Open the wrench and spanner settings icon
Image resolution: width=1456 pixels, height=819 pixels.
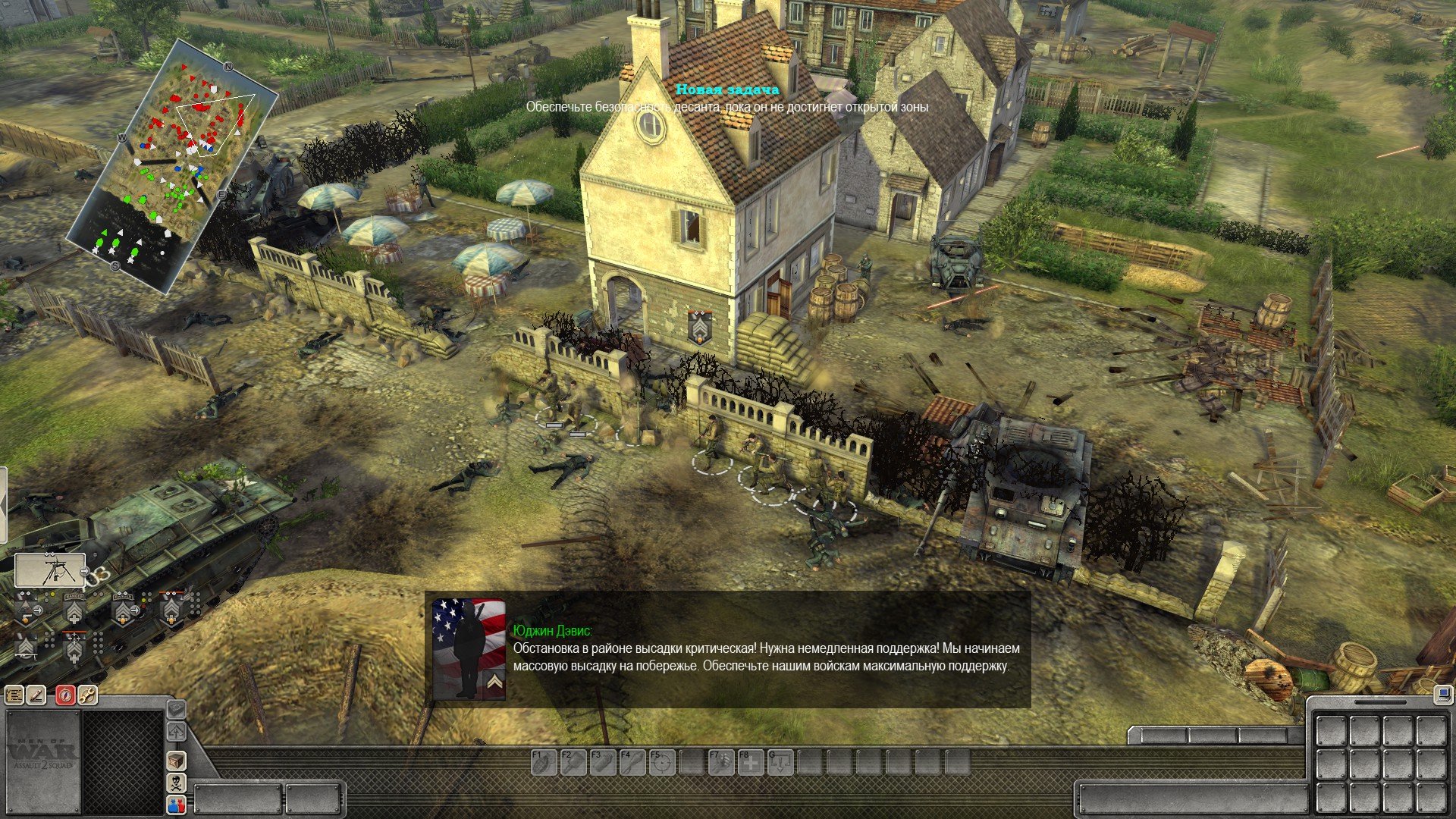[87, 695]
